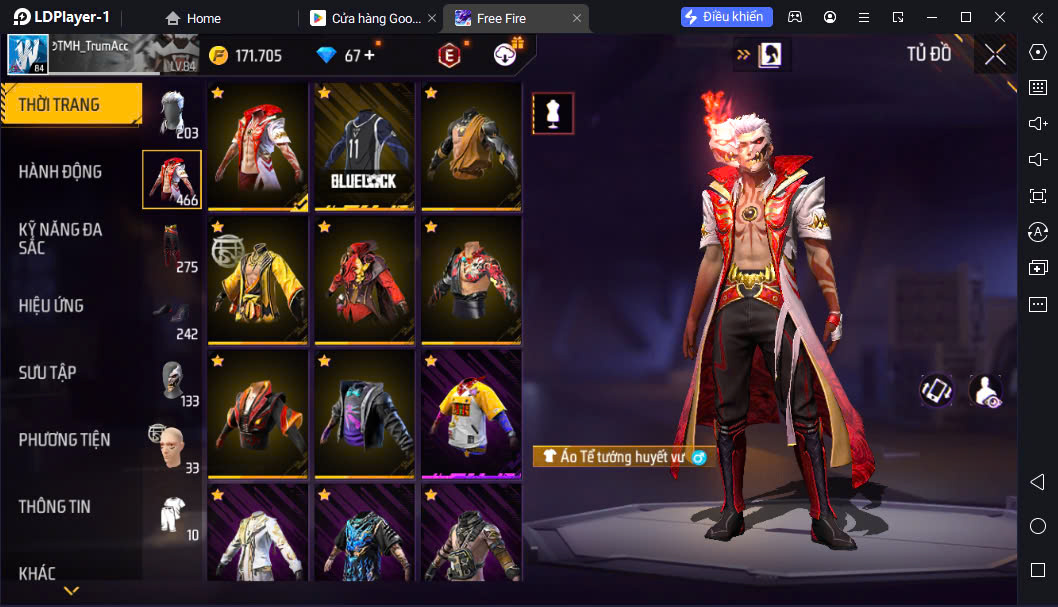Choose the red and white open coat
1058x607 pixels.
[258, 146]
